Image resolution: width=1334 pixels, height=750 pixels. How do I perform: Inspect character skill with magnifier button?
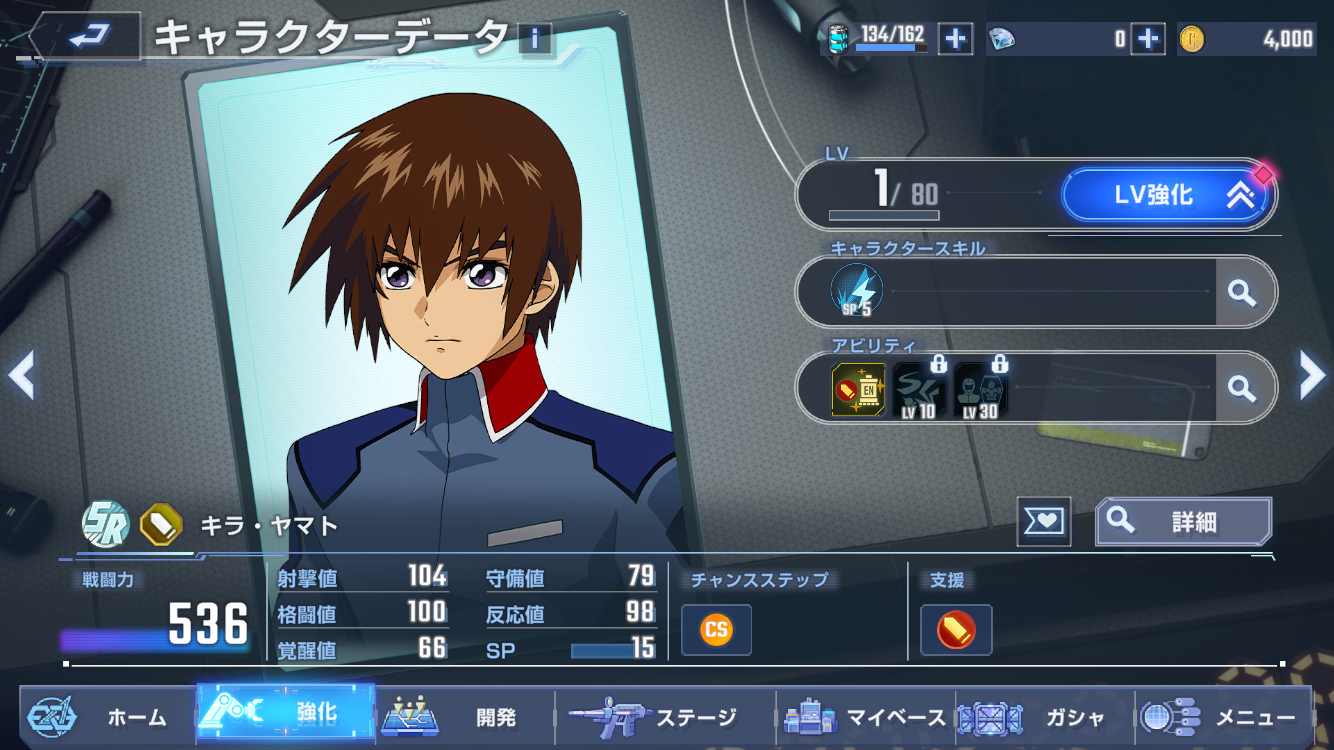tap(1242, 292)
